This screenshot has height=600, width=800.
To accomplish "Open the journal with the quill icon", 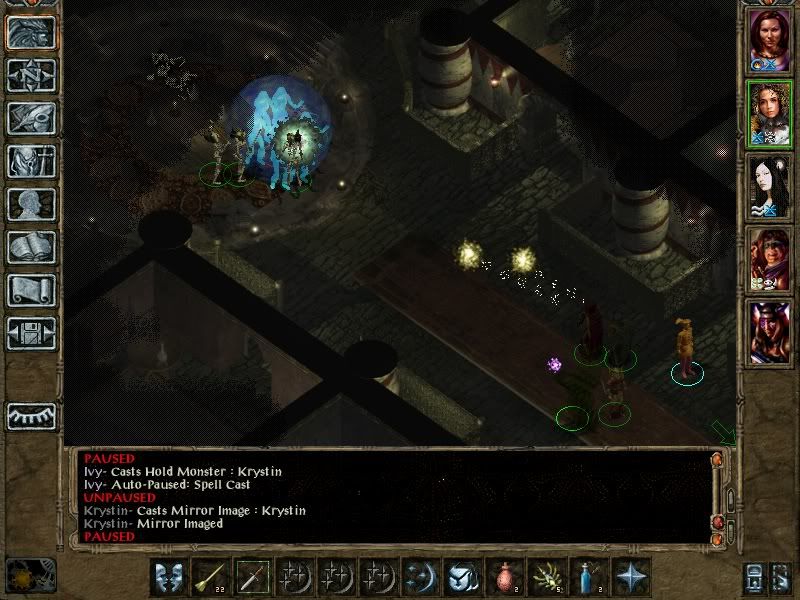I will [x=31, y=118].
